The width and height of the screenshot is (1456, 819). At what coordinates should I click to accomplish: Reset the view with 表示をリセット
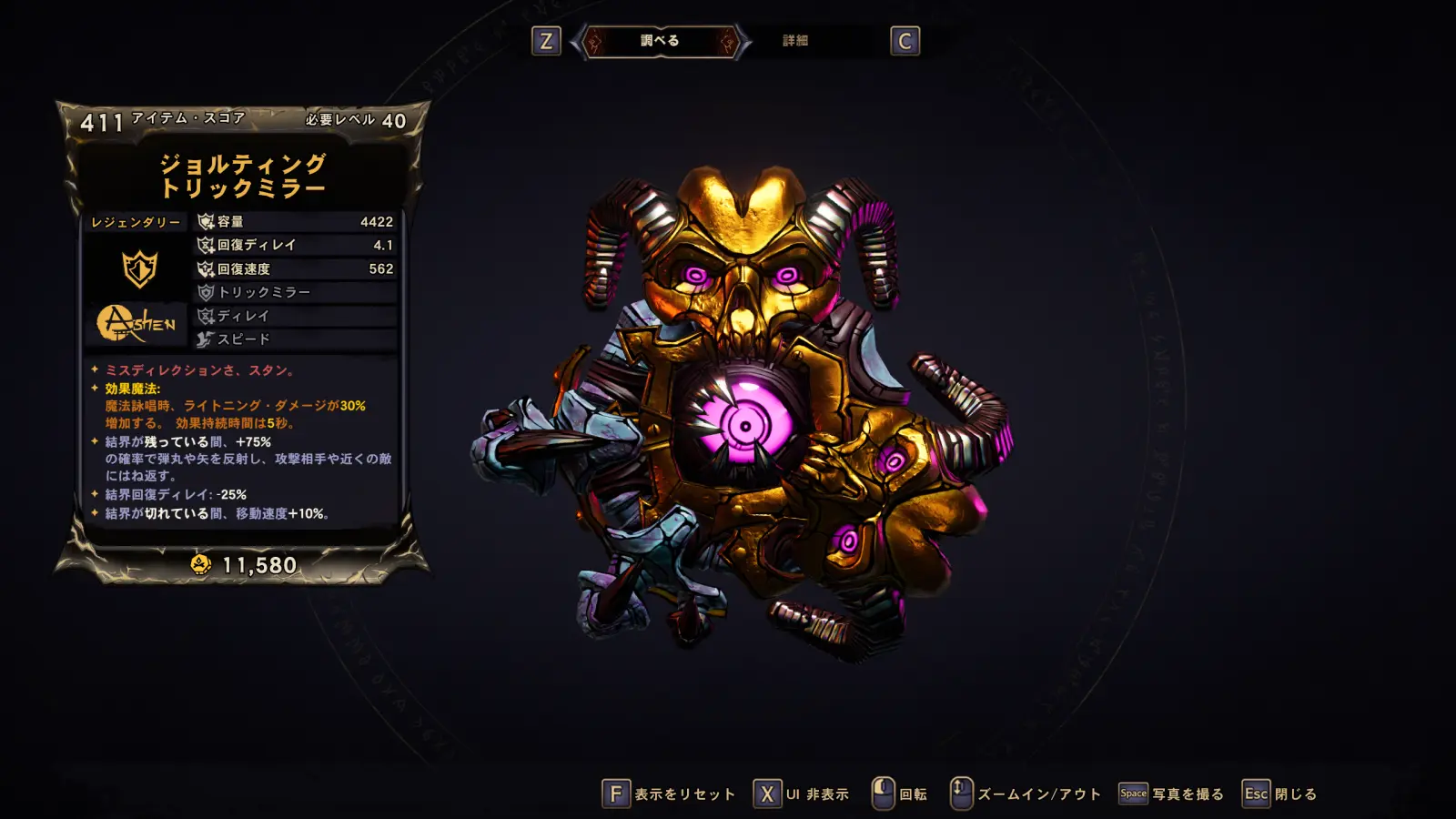[670, 794]
